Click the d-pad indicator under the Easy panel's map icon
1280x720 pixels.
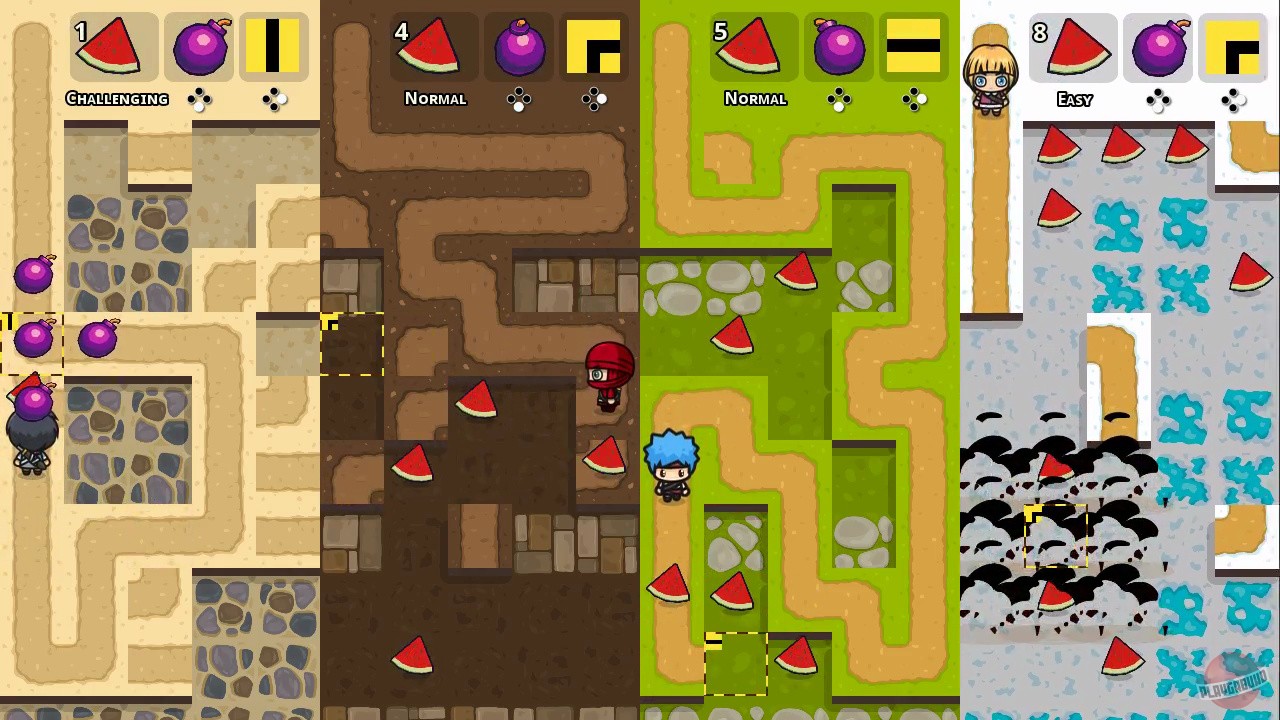[x=1233, y=100]
